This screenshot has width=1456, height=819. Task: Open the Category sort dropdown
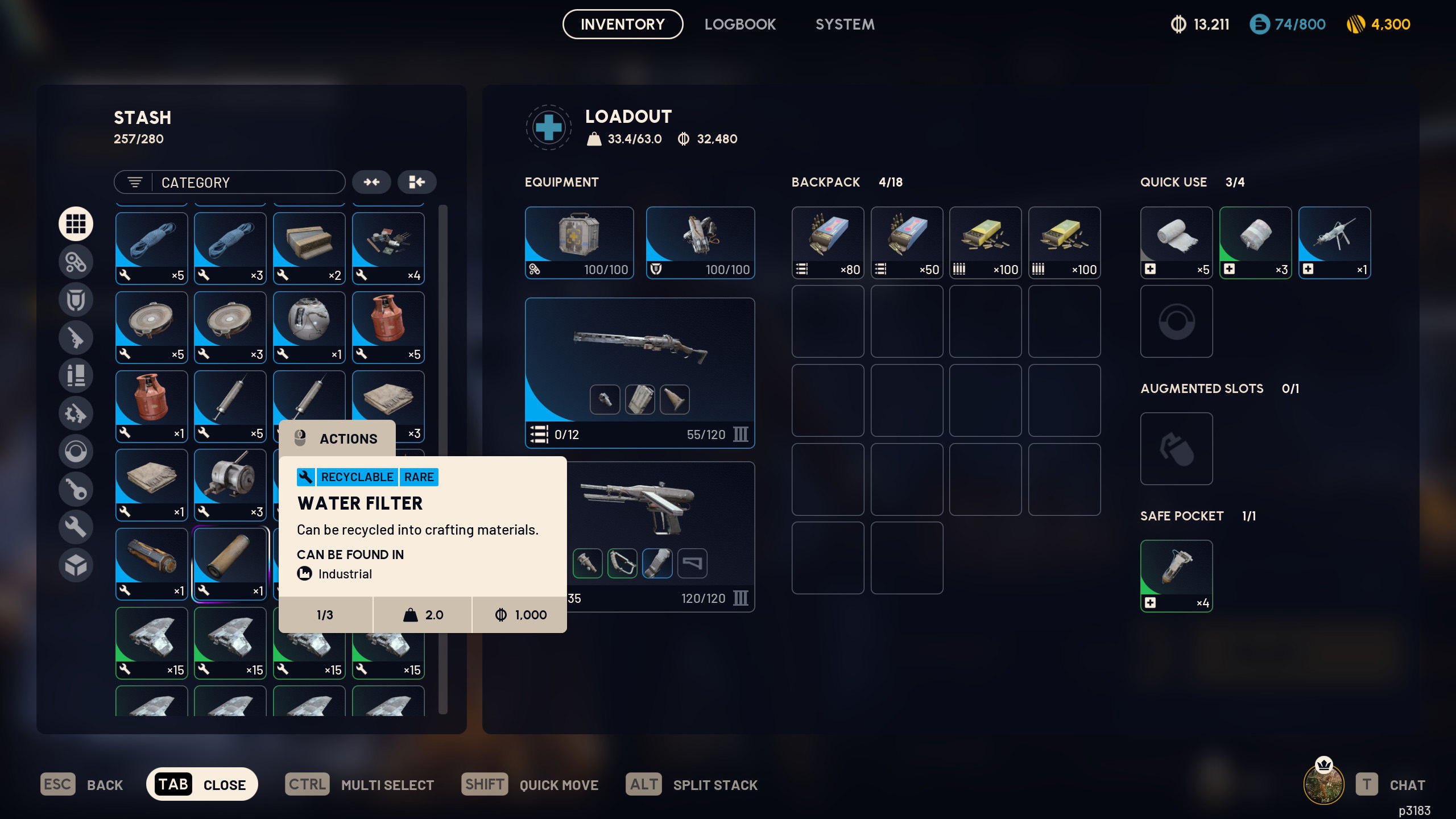tap(229, 183)
